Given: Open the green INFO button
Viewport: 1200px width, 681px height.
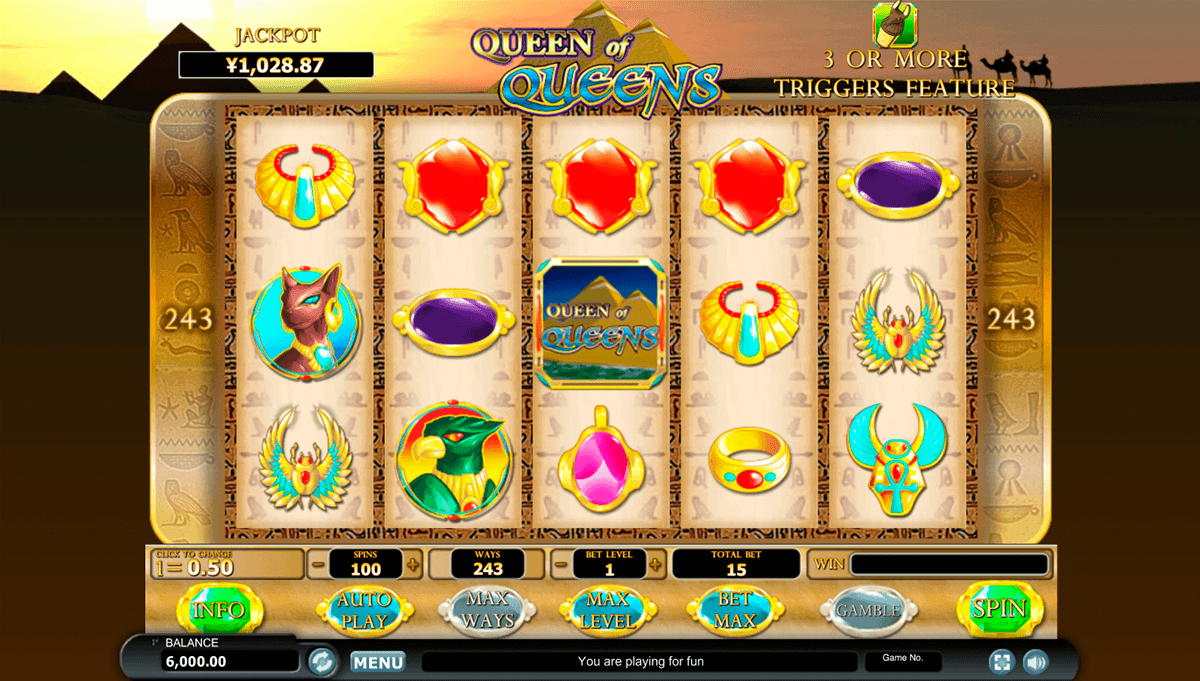Looking at the screenshot, I should coord(219,609).
